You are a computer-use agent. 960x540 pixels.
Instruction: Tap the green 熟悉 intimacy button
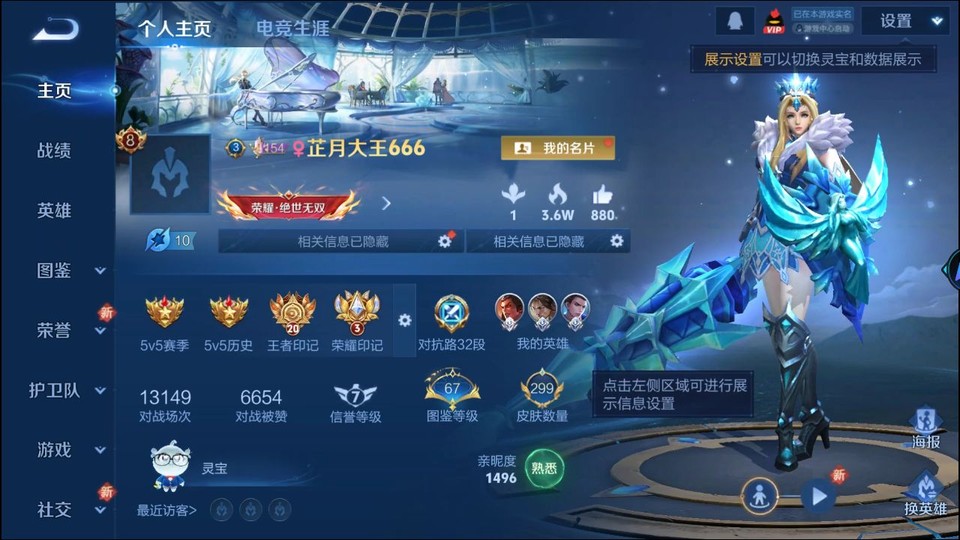pos(545,467)
